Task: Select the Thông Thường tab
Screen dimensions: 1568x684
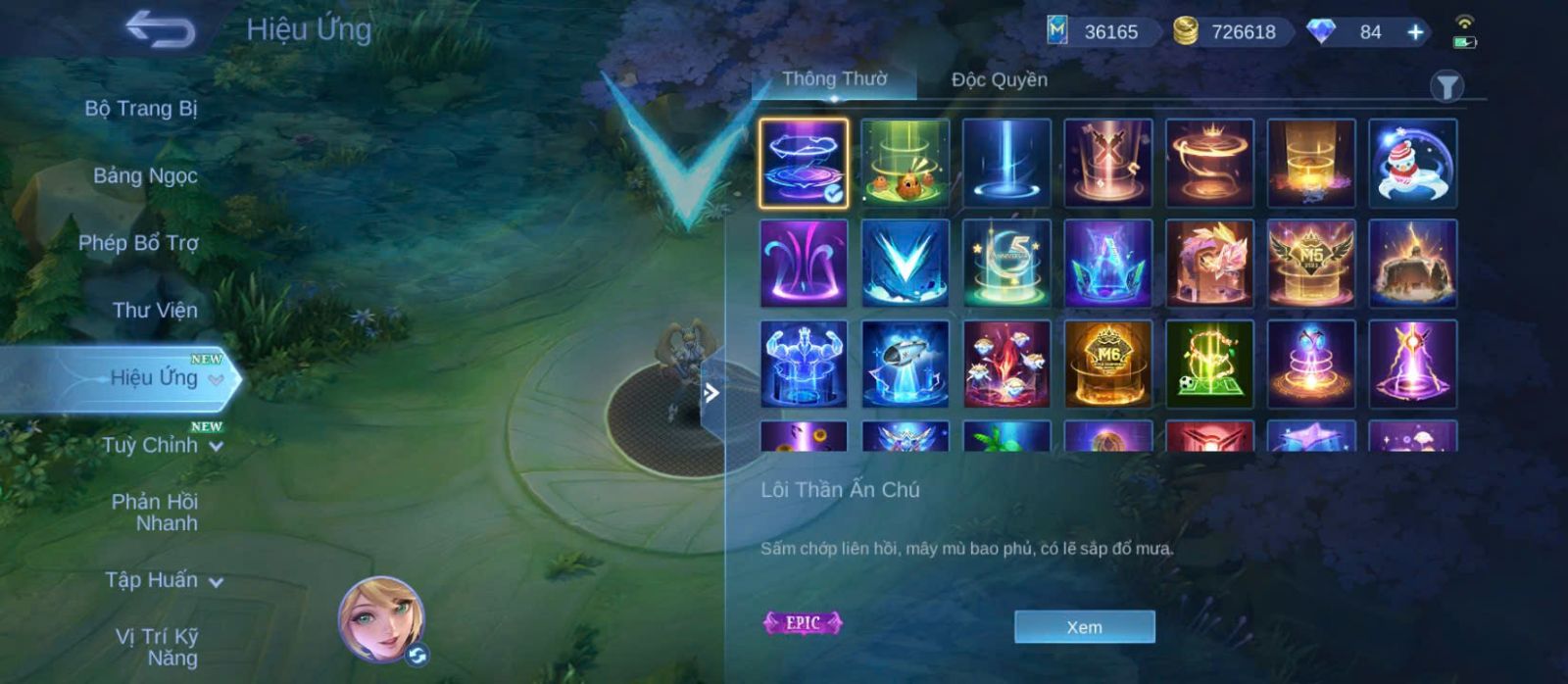Action: coord(834,79)
